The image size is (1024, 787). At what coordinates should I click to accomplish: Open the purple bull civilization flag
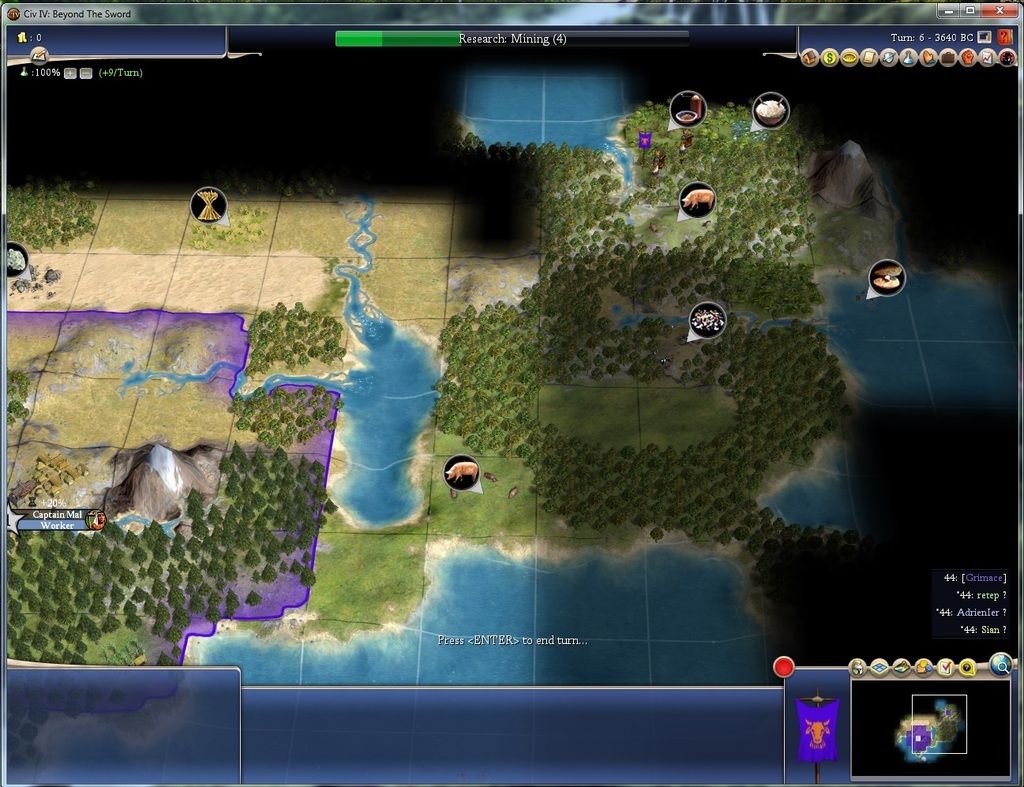817,732
